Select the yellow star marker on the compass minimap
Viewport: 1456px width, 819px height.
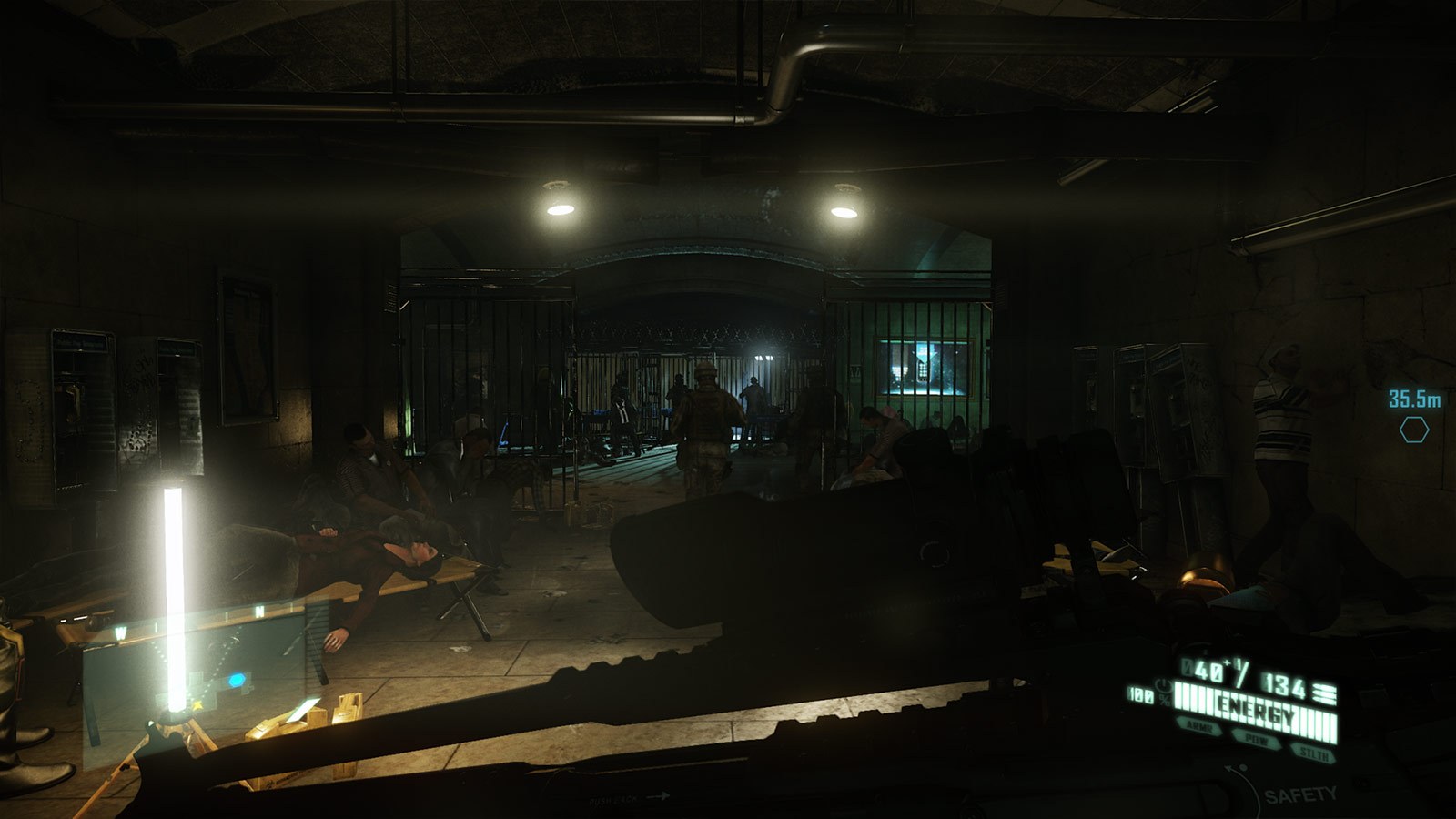point(197,705)
